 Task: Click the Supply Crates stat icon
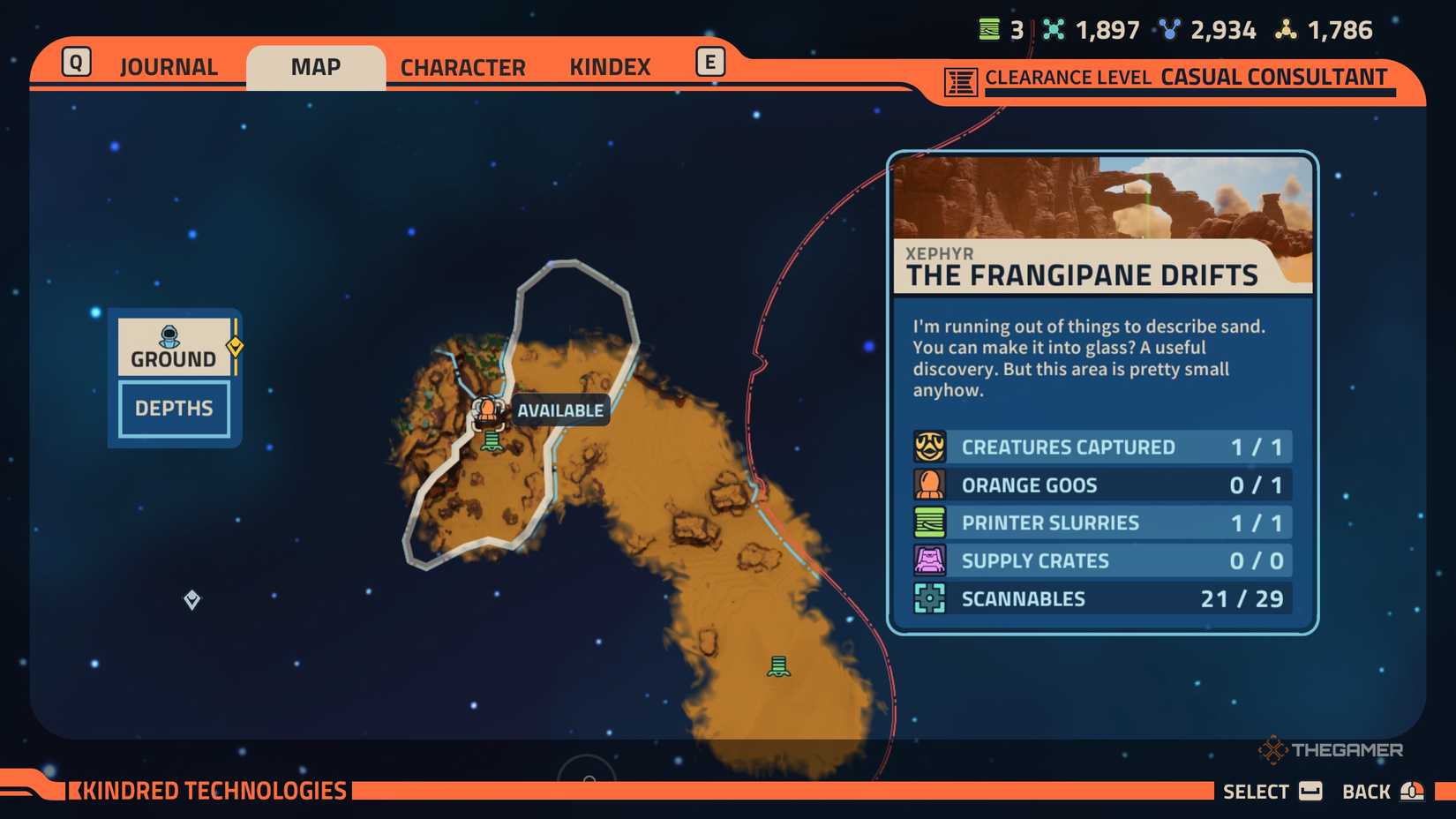[x=931, y=560]
